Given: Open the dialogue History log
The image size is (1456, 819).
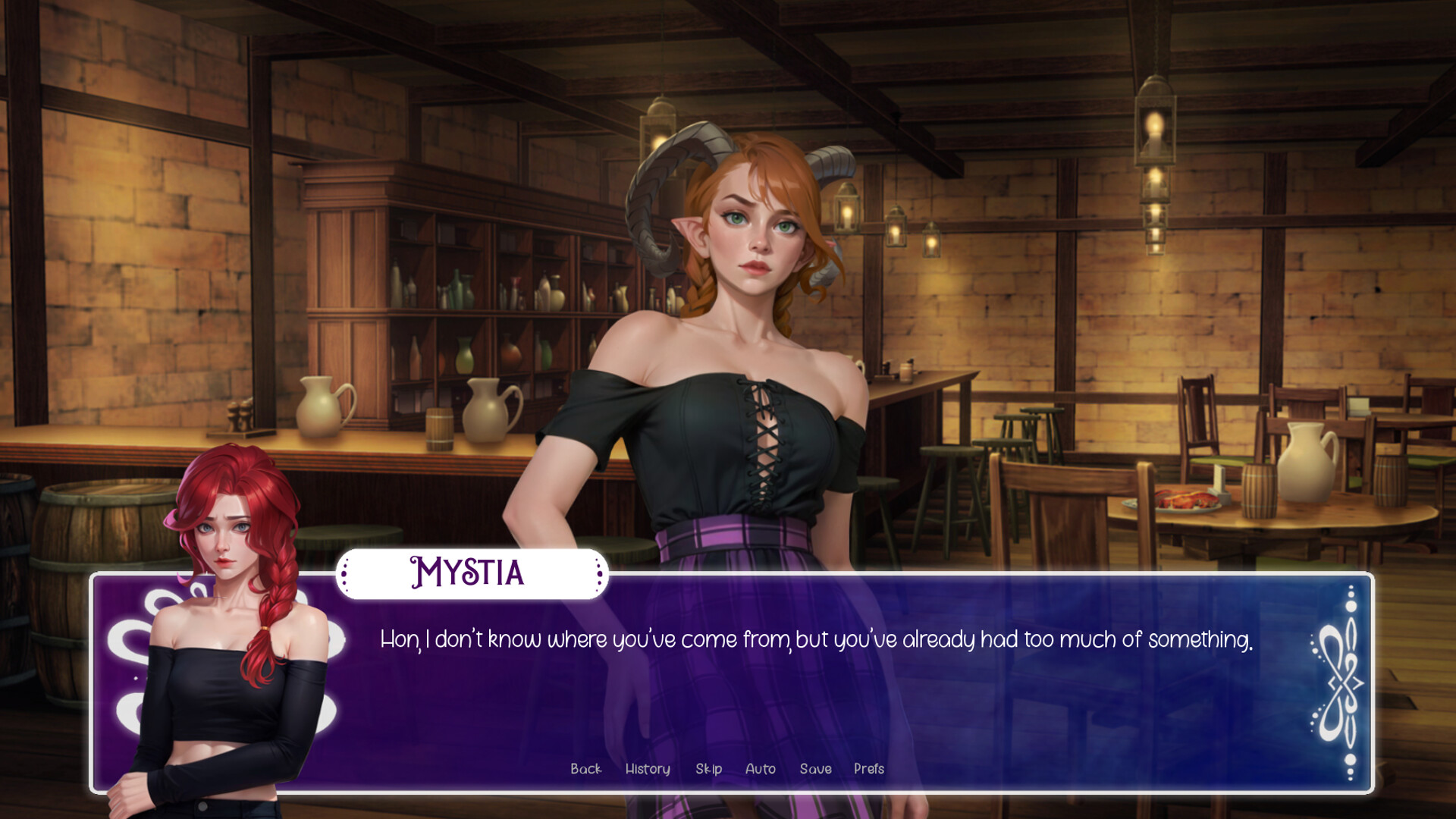Looking at the screenshot, I should click(648, 769).
